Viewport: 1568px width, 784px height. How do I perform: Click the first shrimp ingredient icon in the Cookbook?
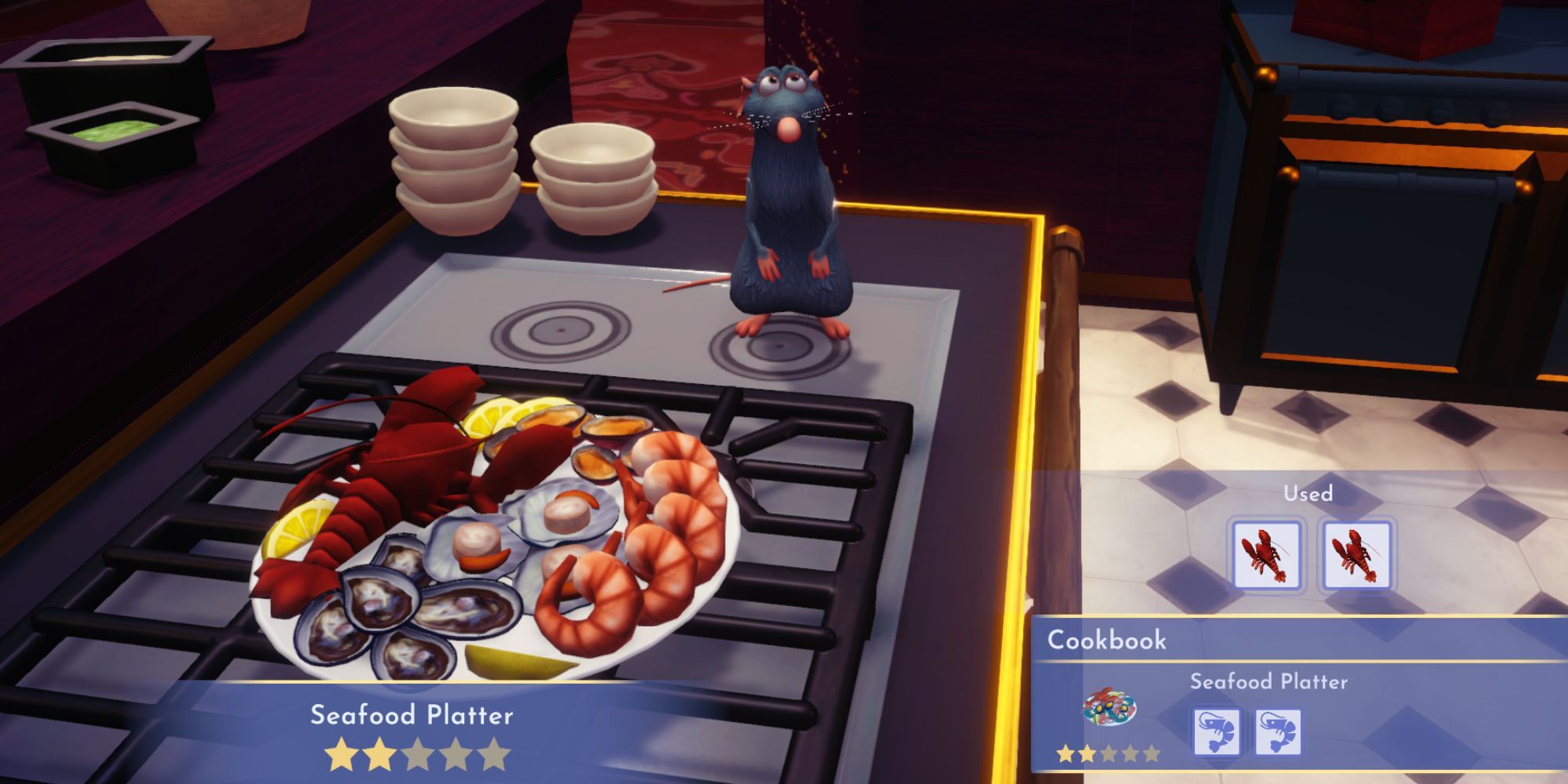[x=1216, y=729]
